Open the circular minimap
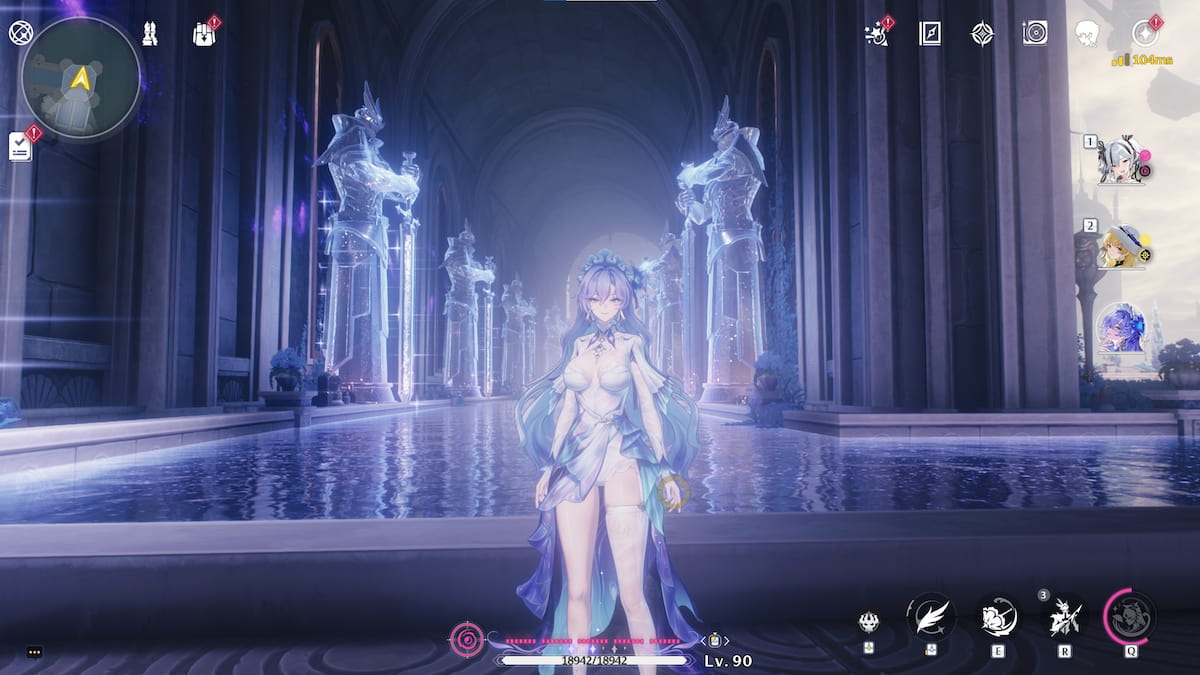Viewport: 1200px width, 675px height. tap(80, 78)
